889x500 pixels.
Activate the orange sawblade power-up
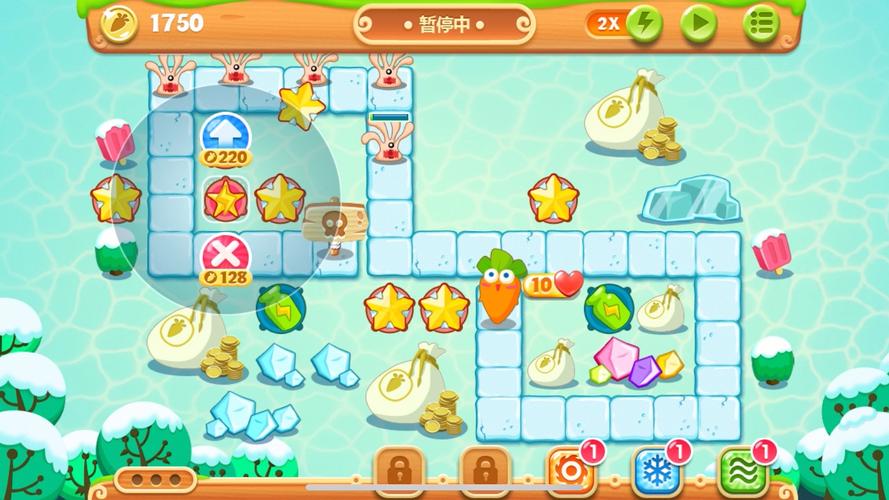pos(570,469)
